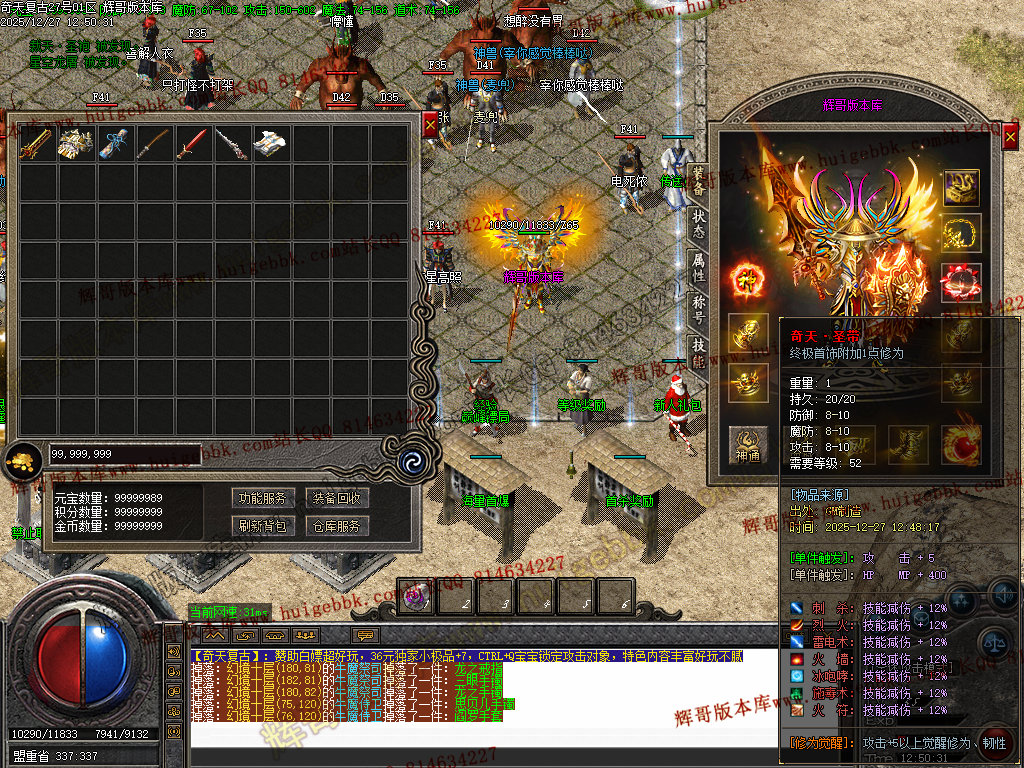
Task: Click the gold coin pile icon
Action: coord(20,461)
